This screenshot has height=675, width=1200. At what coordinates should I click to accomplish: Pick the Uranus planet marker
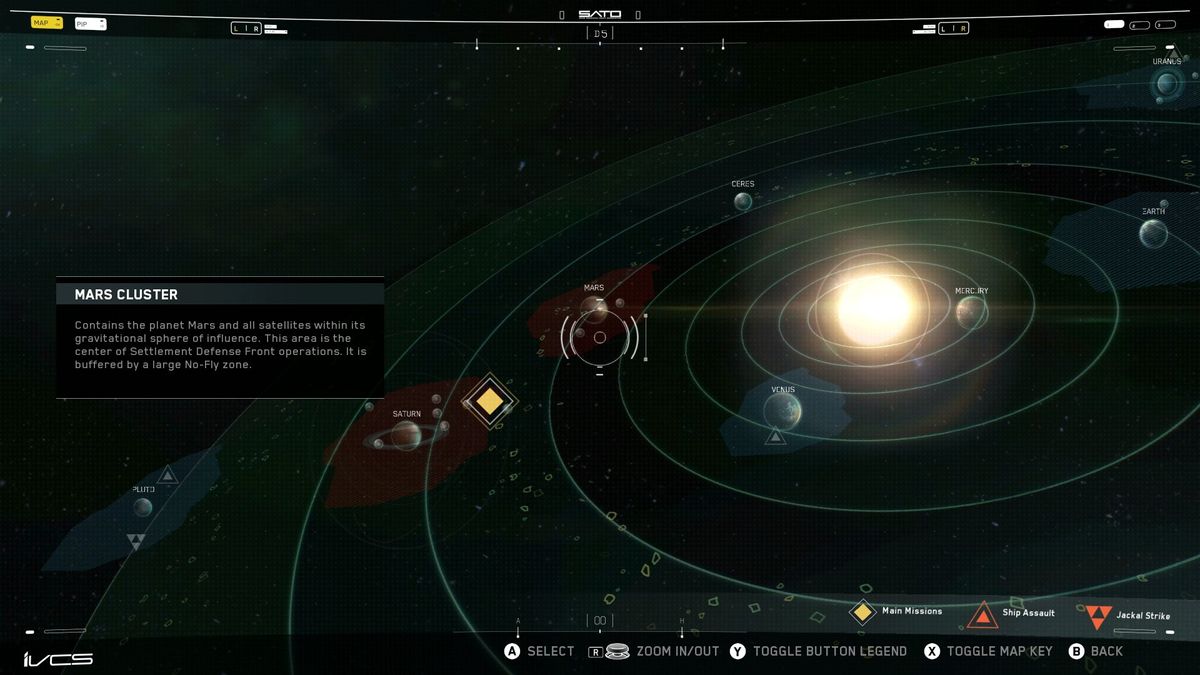pyautogui.click(x=1166, y=84)
